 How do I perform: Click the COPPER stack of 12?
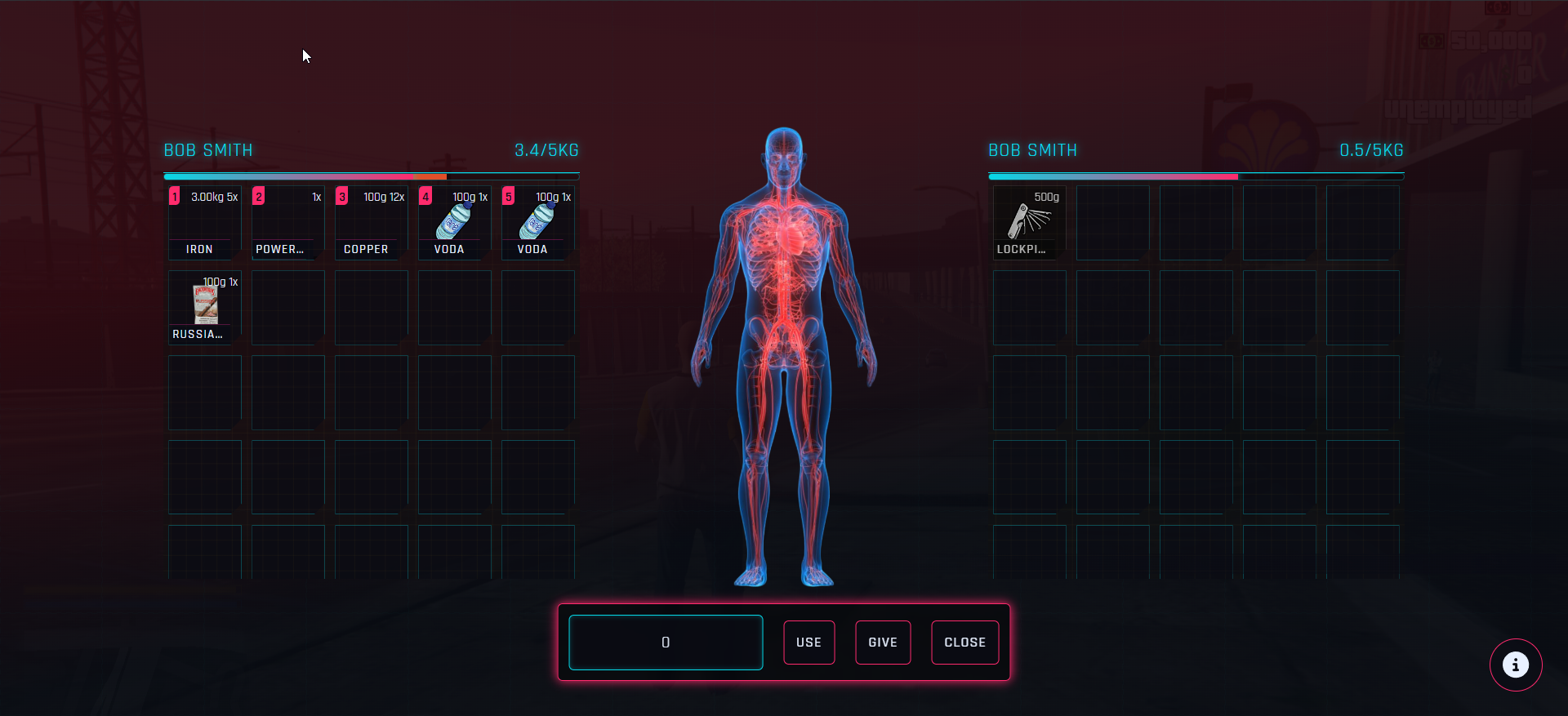370,223
